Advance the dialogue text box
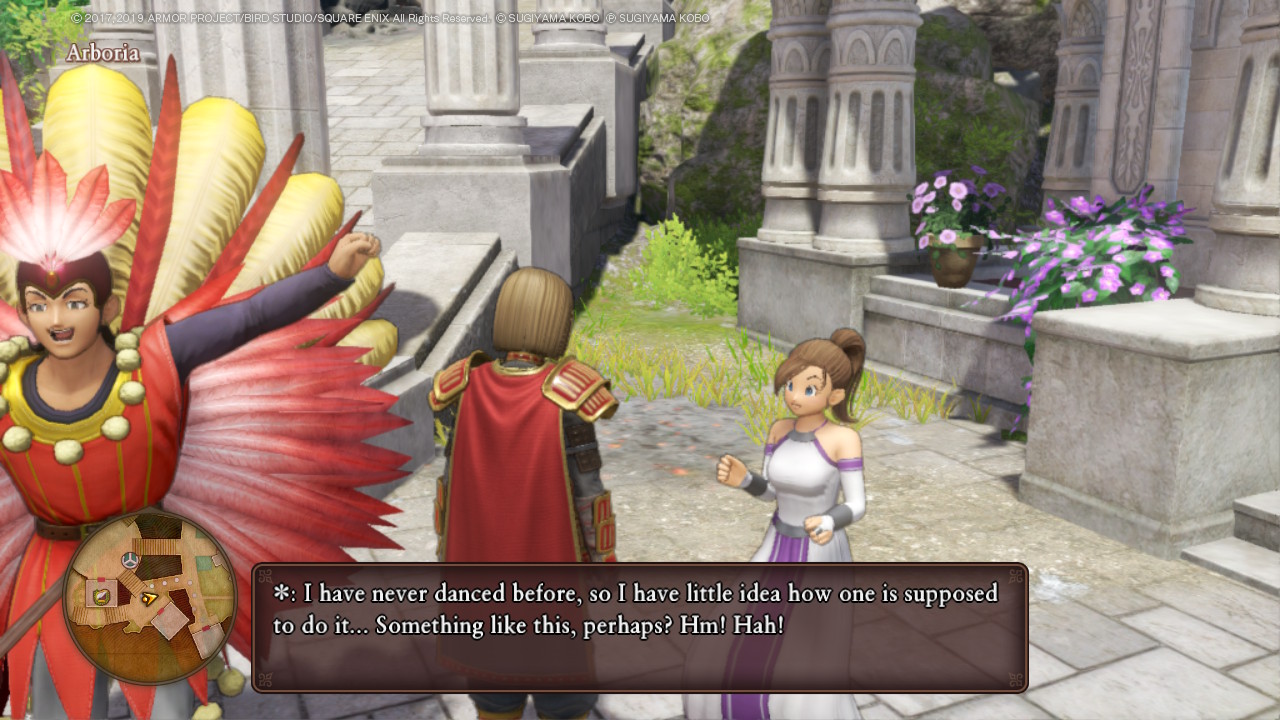This screenshot has height=720, width=1280. pyautogui.click(x=640, y=627)
